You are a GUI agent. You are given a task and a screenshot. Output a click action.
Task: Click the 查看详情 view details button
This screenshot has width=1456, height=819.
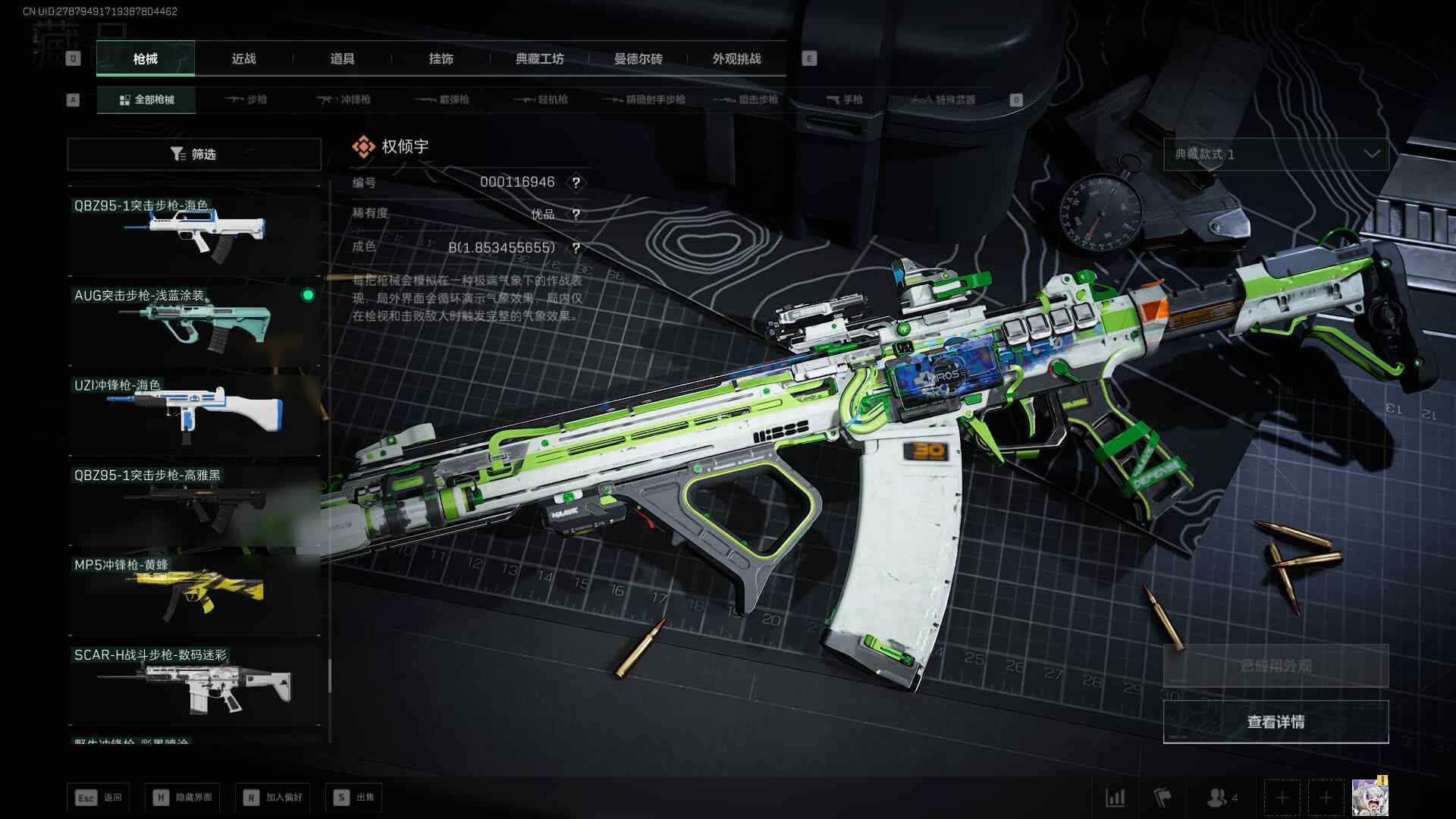[1276, 721]
